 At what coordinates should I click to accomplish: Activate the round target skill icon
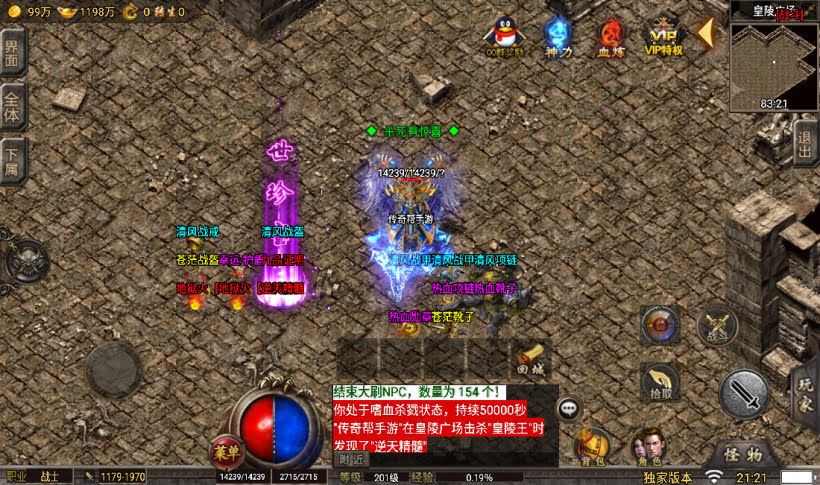pyautogui.click(x=660, y=324)
